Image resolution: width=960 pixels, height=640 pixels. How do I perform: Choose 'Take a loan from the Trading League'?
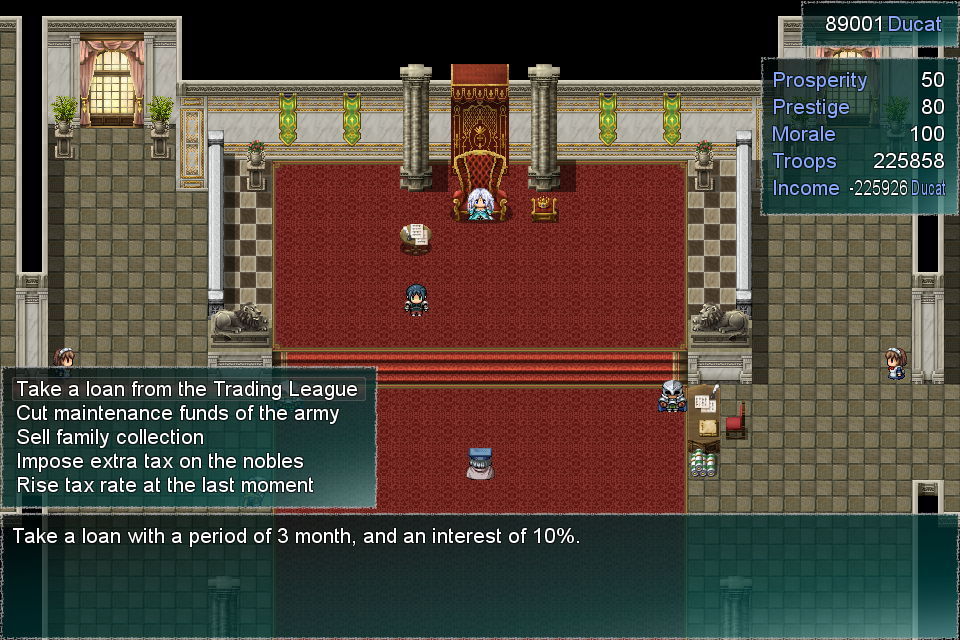tap(186, 389)
